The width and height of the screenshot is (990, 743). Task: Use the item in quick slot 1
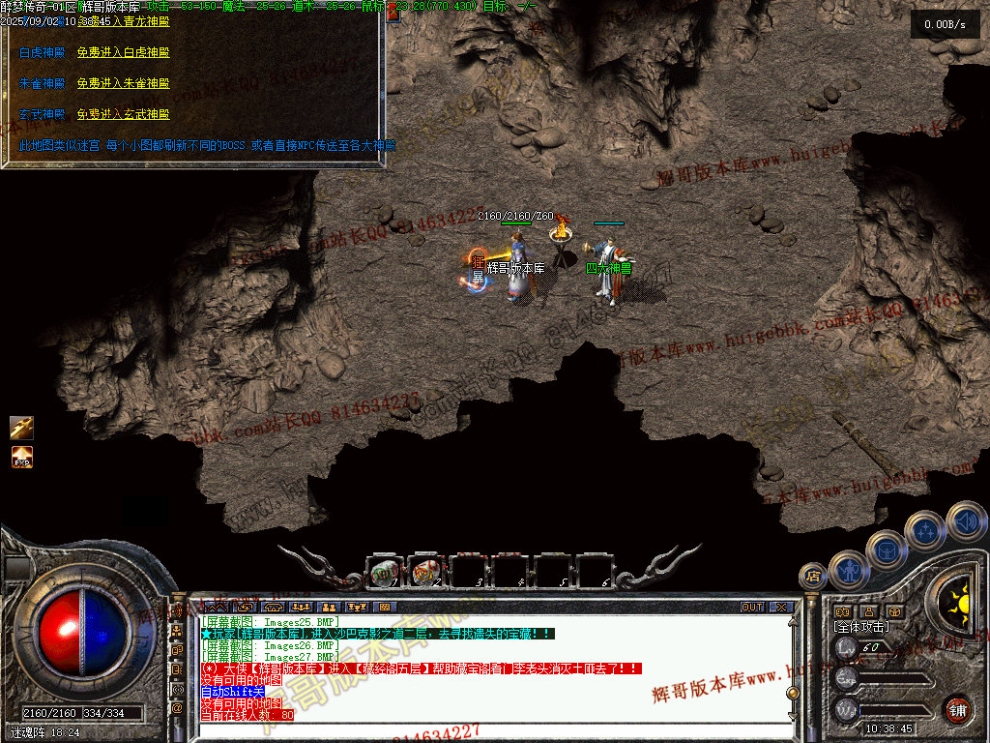pos(383,572)
